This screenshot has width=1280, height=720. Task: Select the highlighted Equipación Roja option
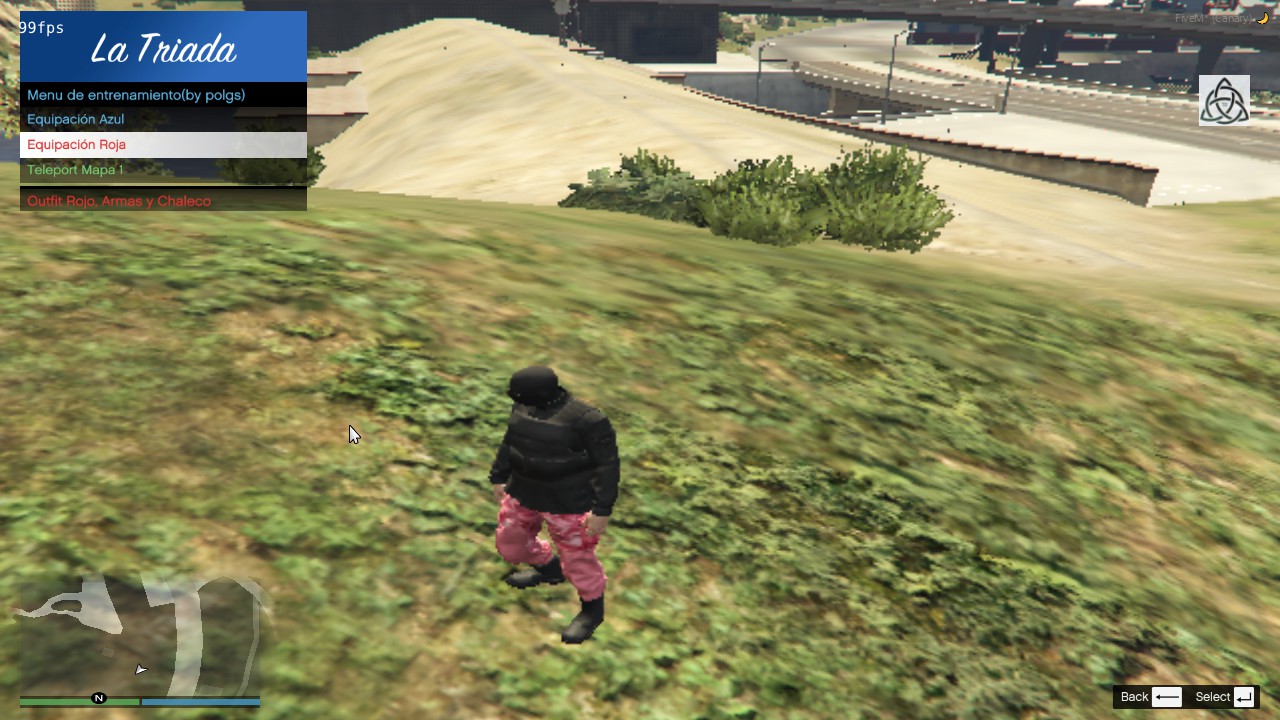tap(77, 144)
